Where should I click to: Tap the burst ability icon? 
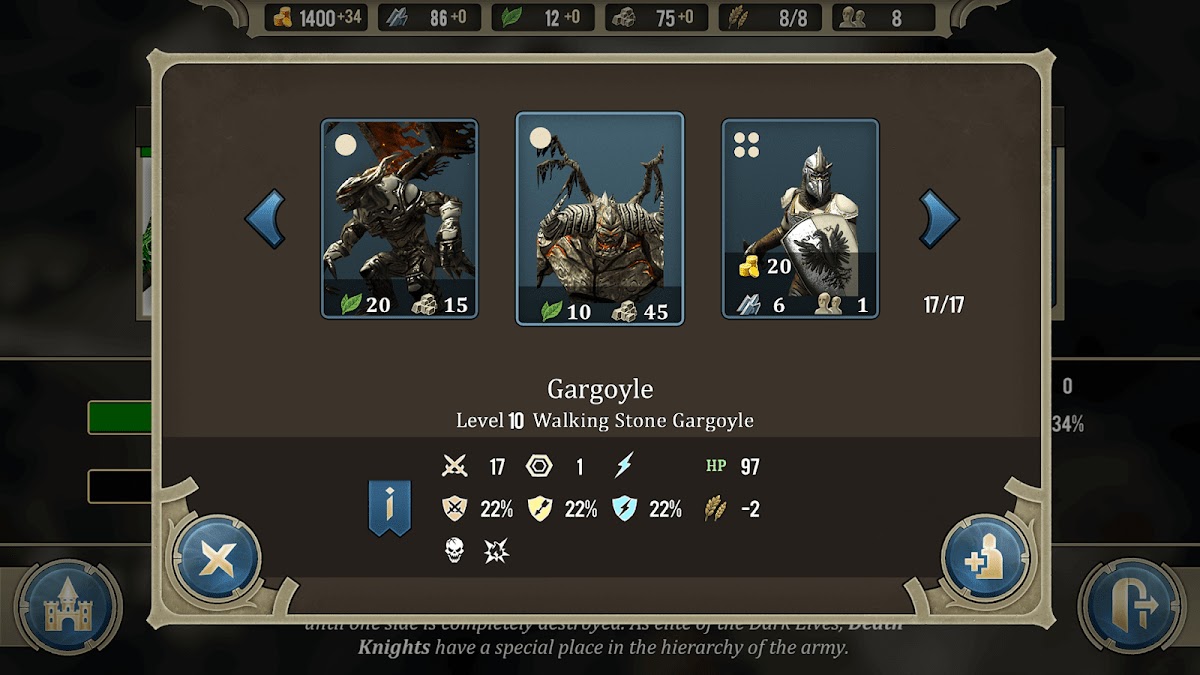coord(496,549)
